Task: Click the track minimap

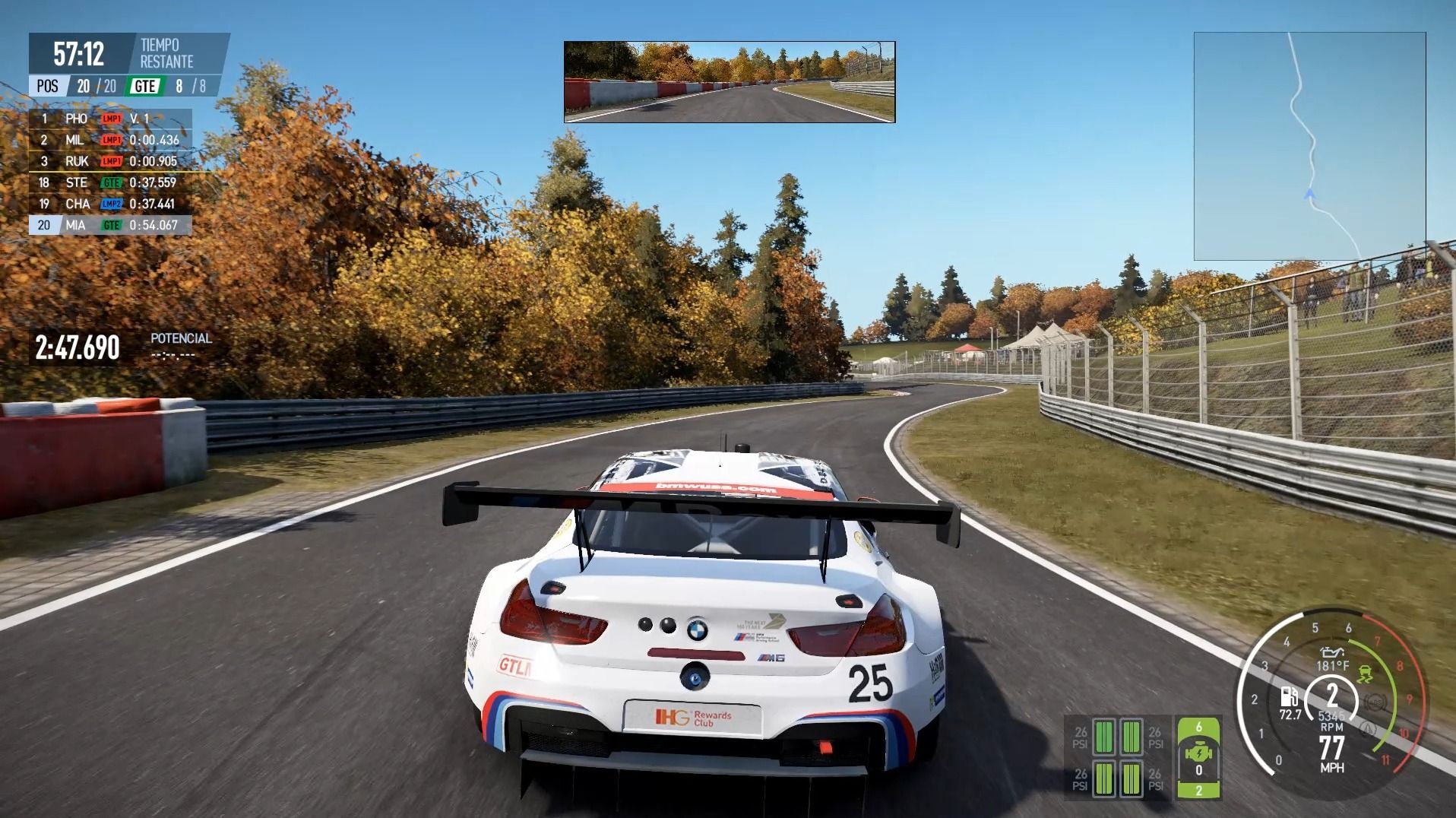Action: click(x=1309, y=146)
